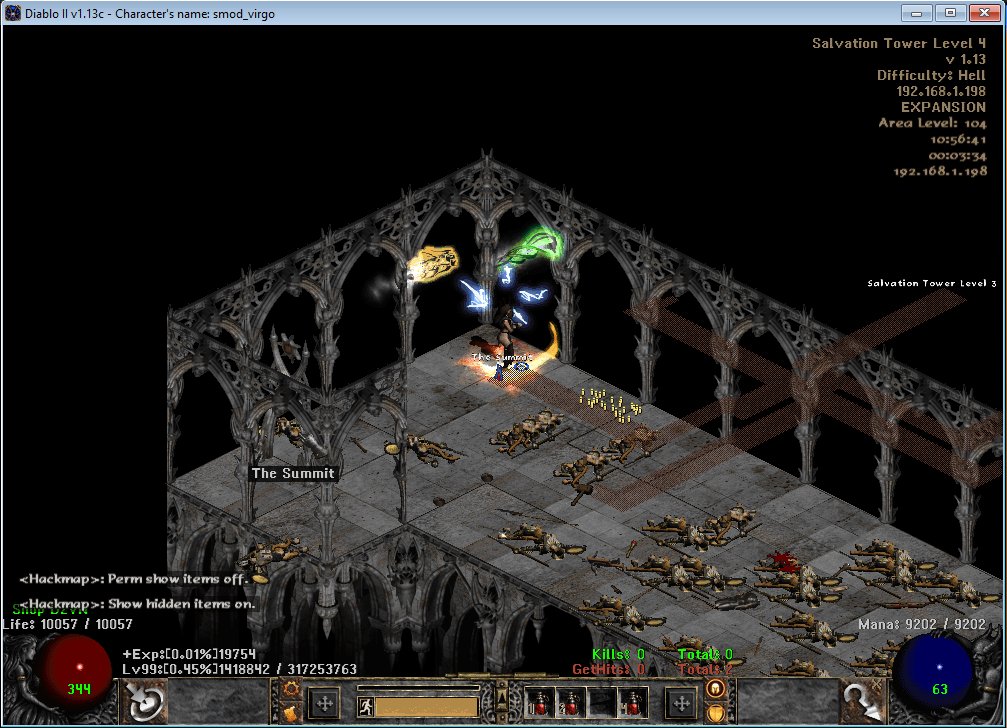Viewport: 1007px width, 728px height.
Task: Select the gold shield icon on the panel
Action: point(715,713)
